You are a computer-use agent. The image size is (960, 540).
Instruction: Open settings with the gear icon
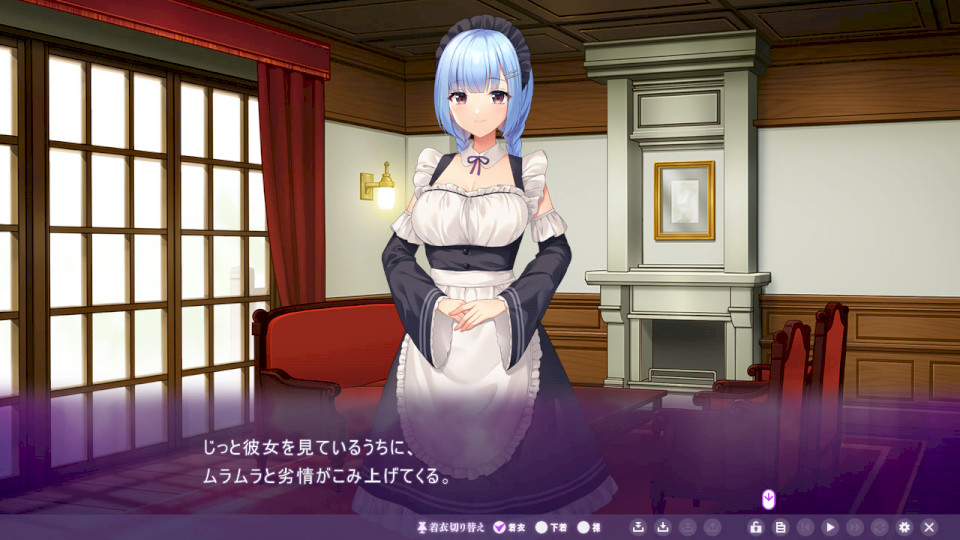(x=905, y=527)
